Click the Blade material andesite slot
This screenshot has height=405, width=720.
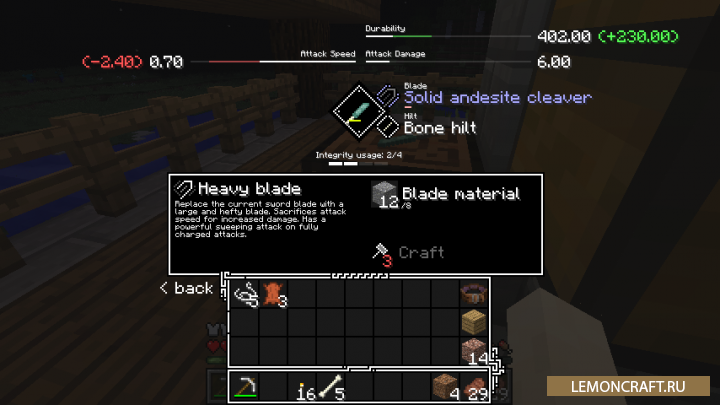[x=385, y=195]
